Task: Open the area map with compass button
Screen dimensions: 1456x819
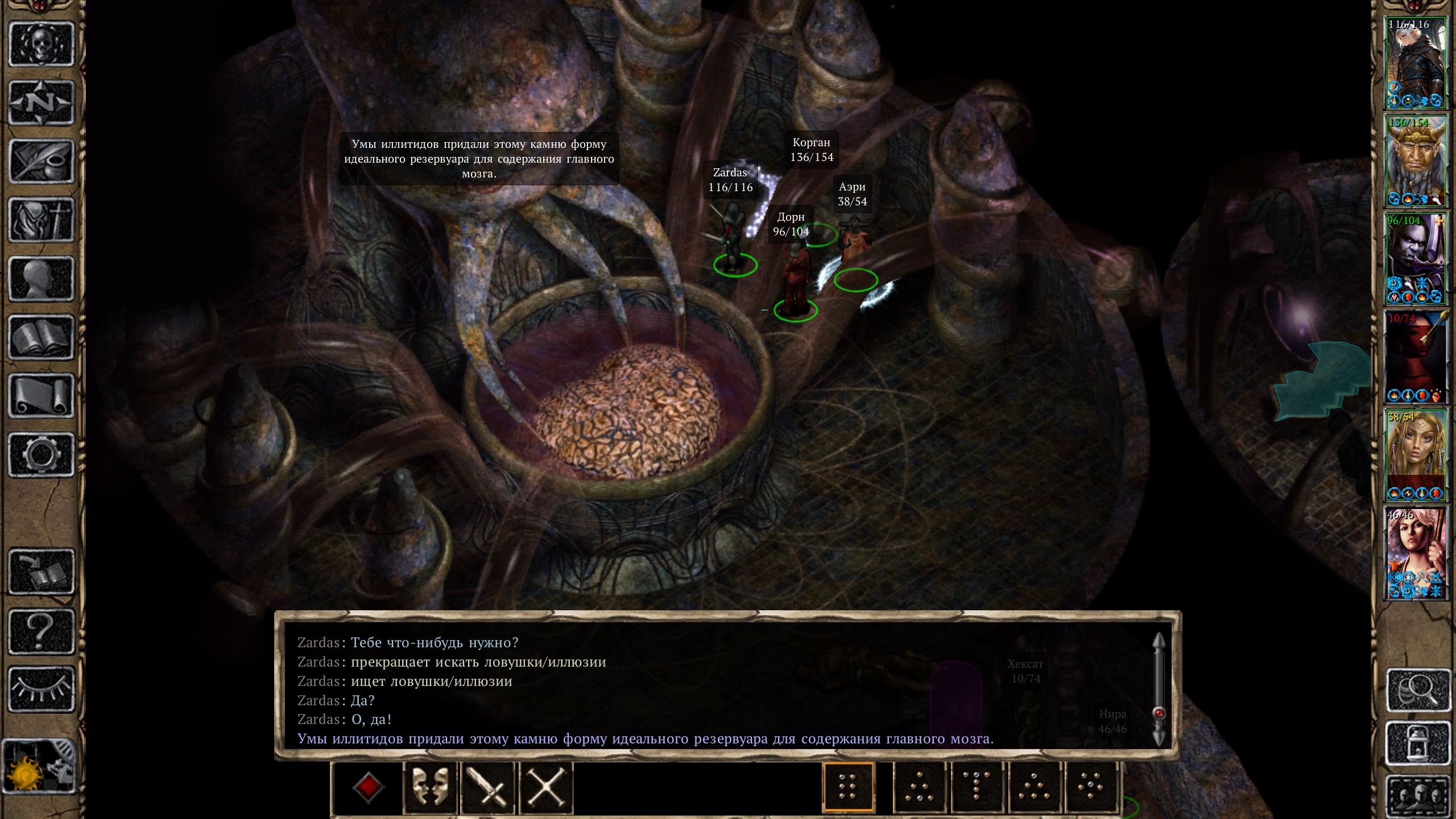Action: coord(41,103)
